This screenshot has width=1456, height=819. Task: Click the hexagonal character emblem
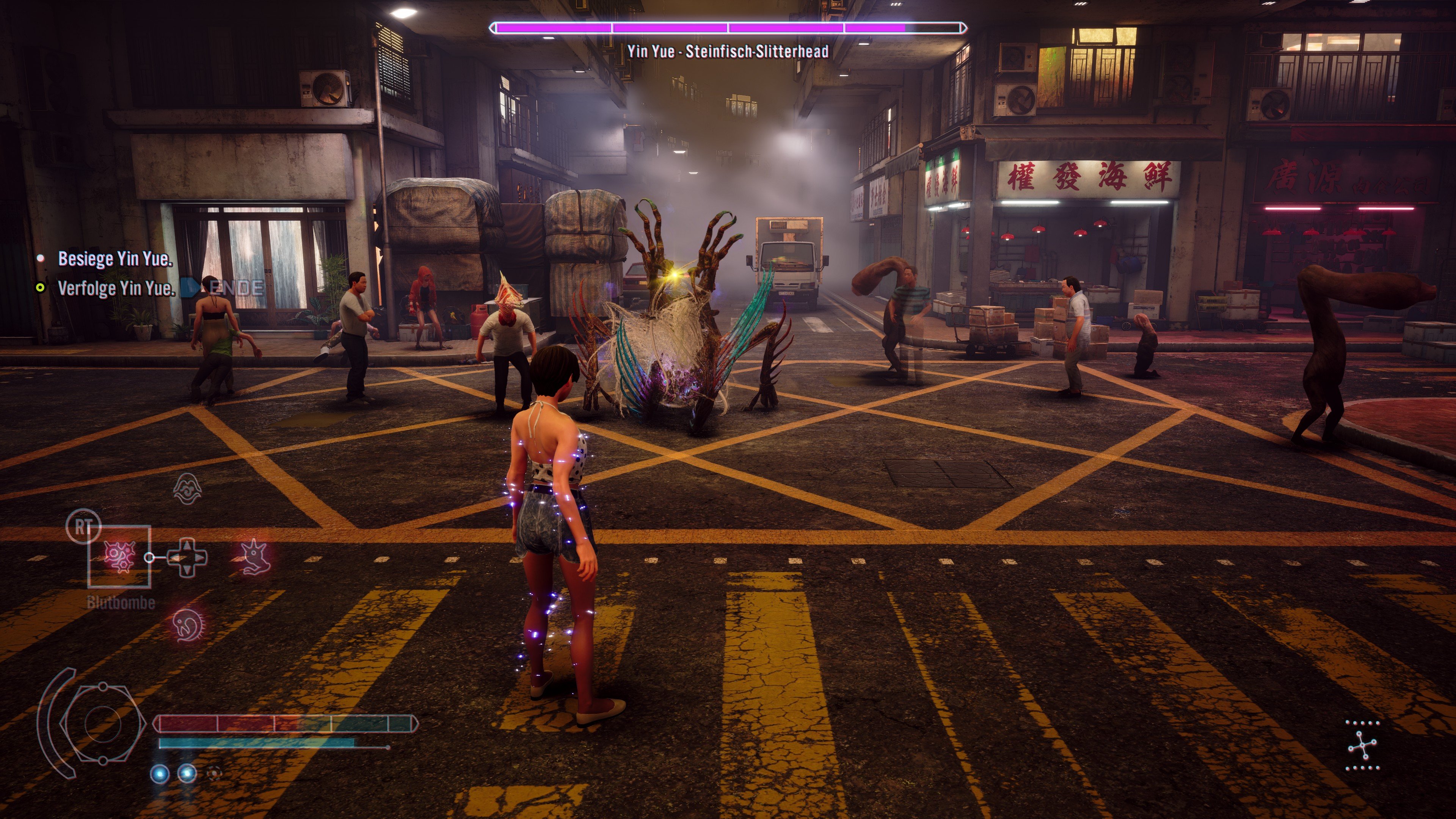[x=103, y=723]
